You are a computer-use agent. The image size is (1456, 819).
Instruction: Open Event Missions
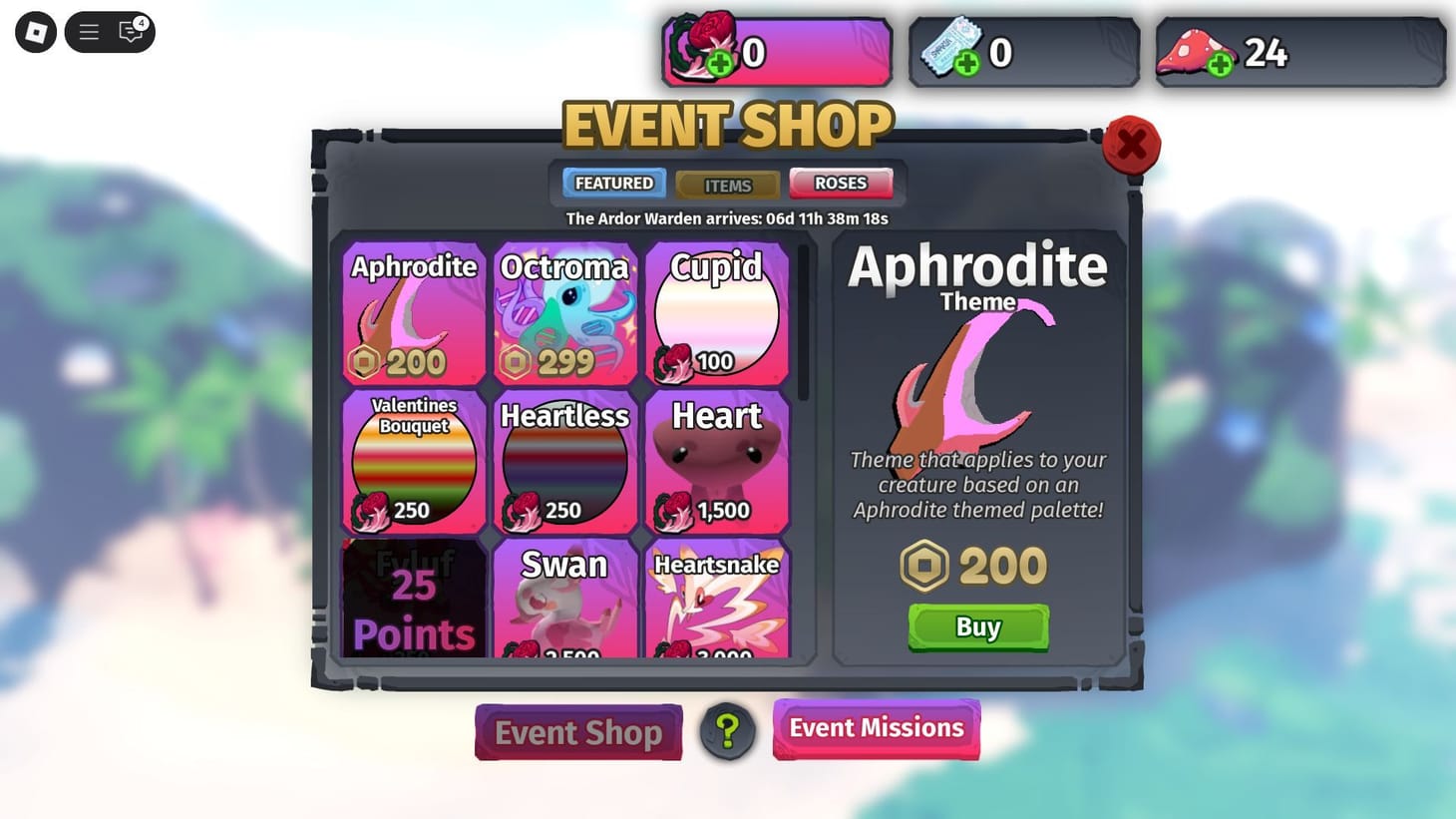876,728
